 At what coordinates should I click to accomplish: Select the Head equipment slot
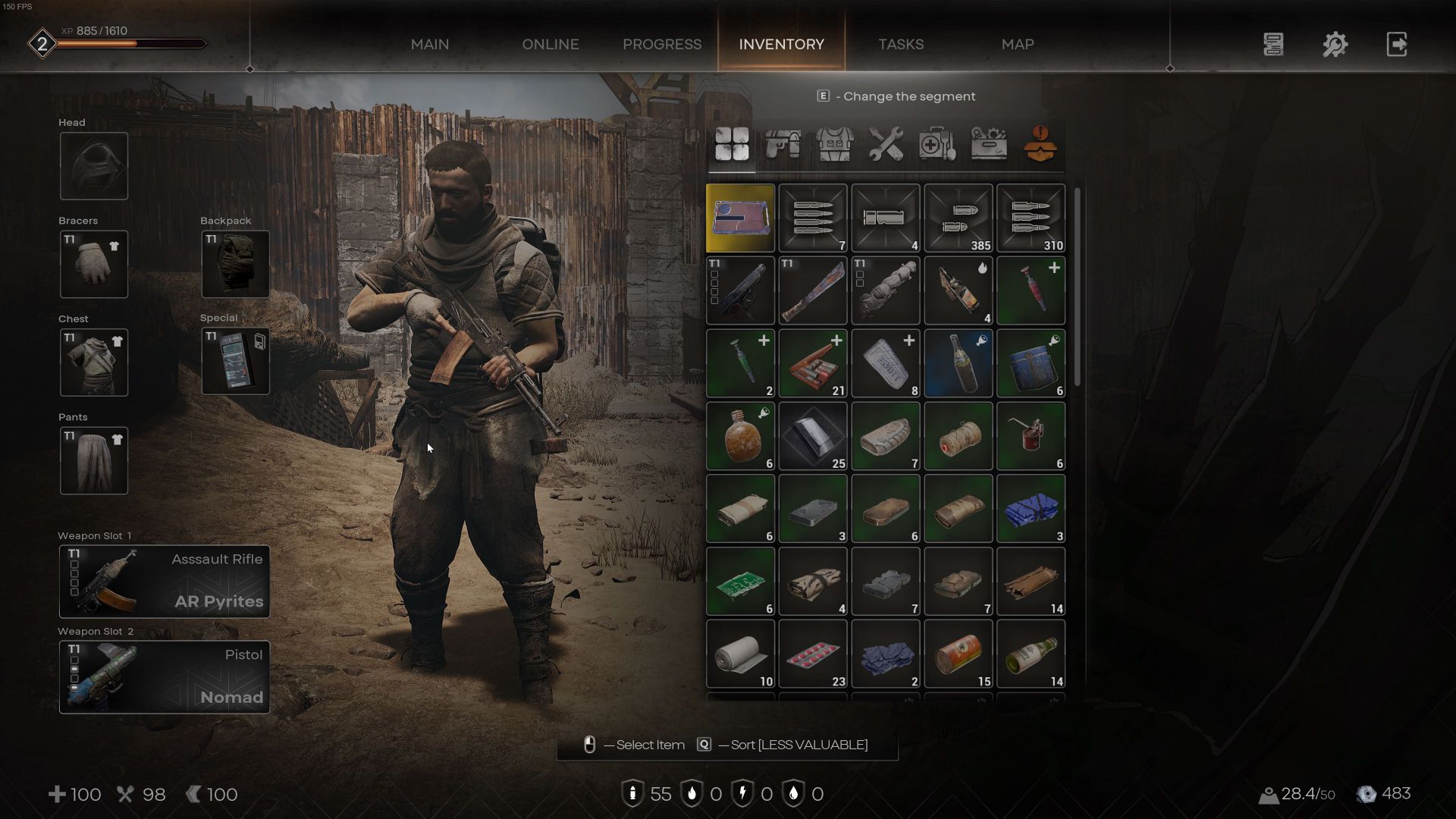[94, 166]
